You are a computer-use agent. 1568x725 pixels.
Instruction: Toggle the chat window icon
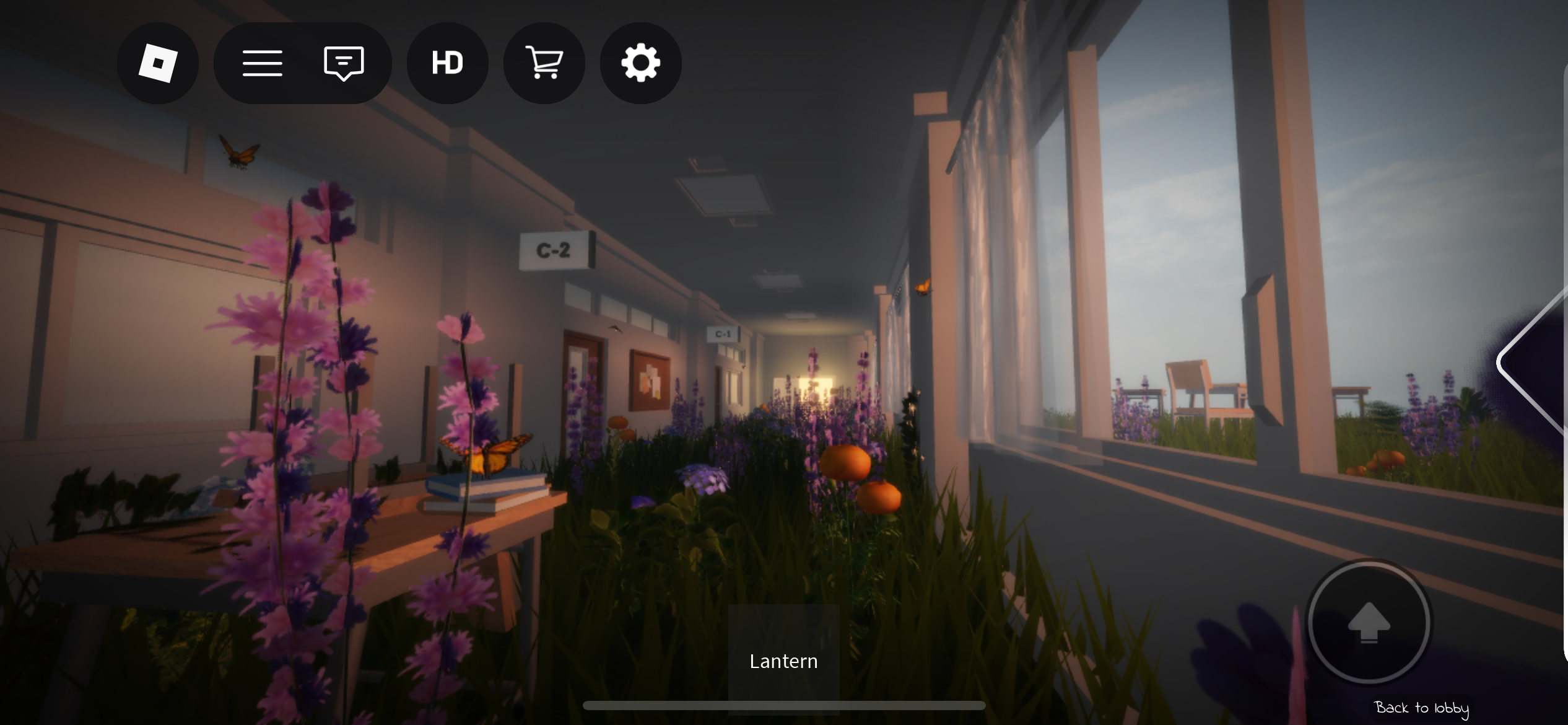coord(344,63)
